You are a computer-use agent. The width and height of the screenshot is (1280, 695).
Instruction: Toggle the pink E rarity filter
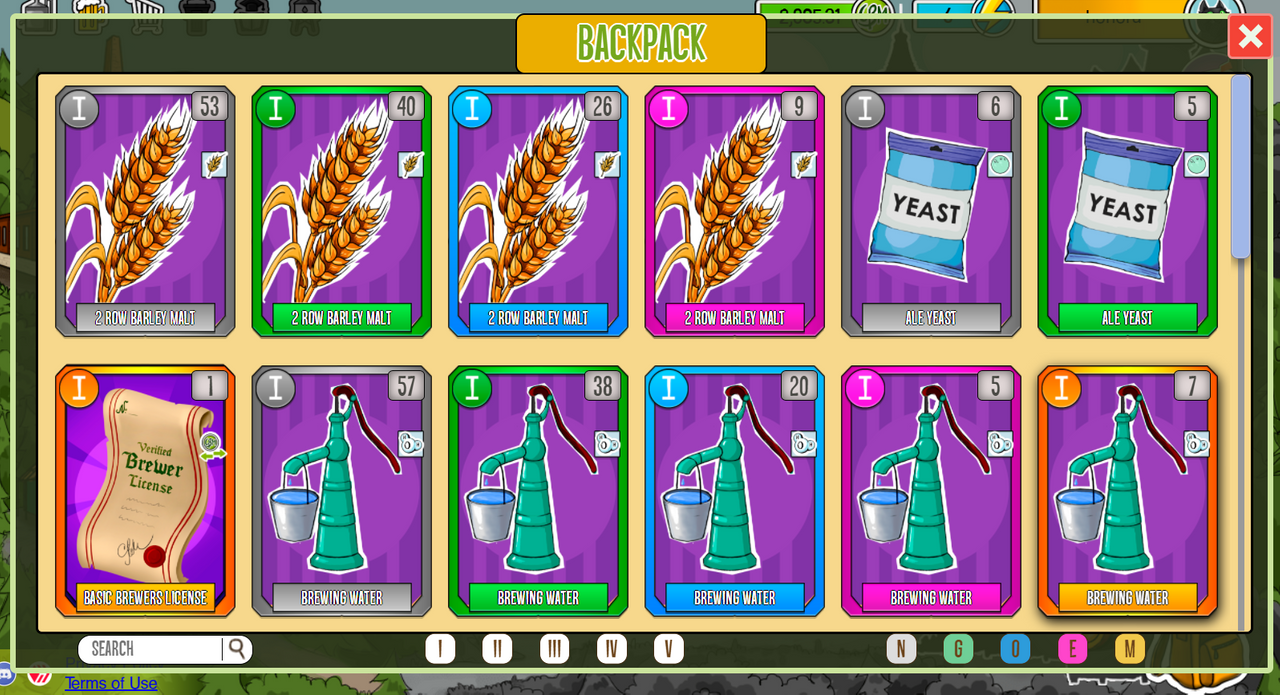click(1072, 649)
